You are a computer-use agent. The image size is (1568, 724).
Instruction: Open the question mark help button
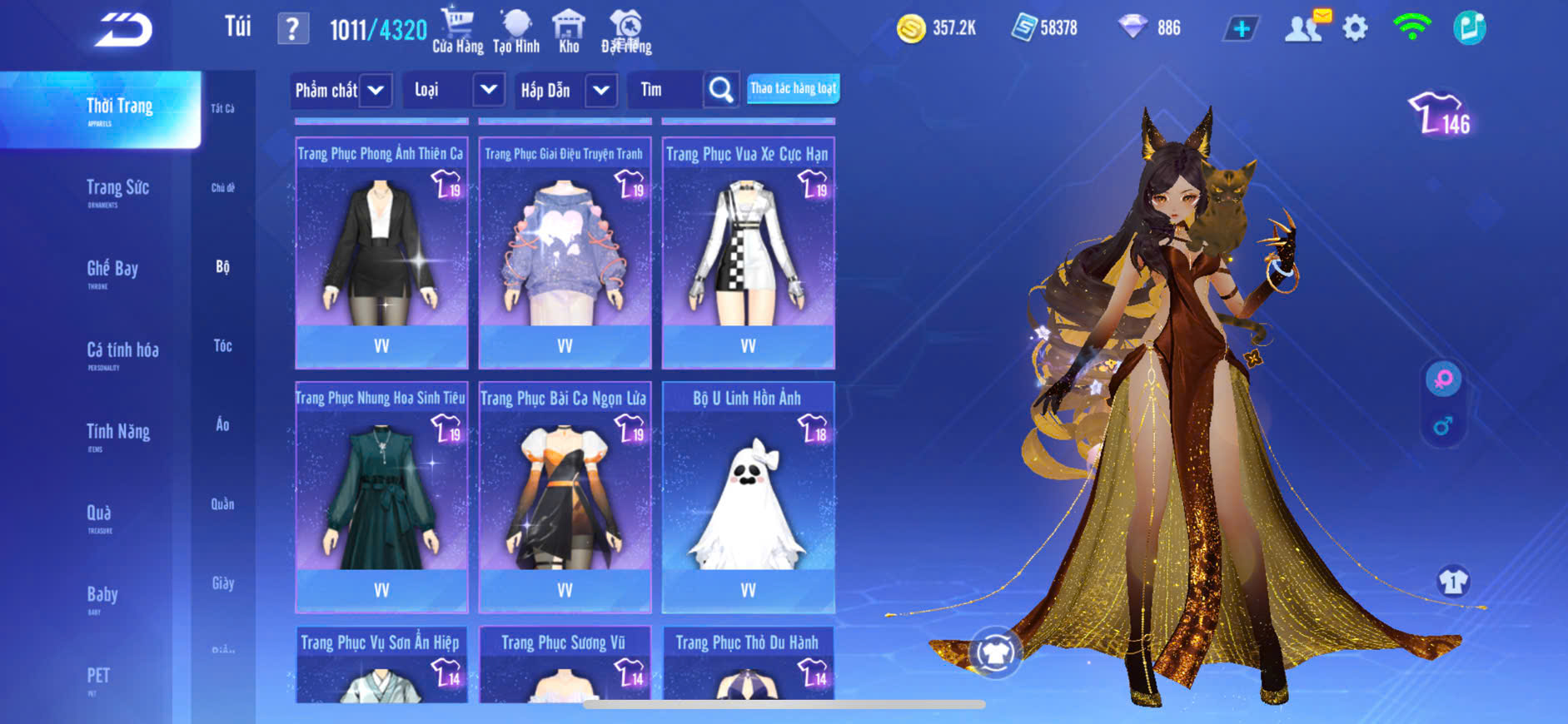[x=292, y=29]
